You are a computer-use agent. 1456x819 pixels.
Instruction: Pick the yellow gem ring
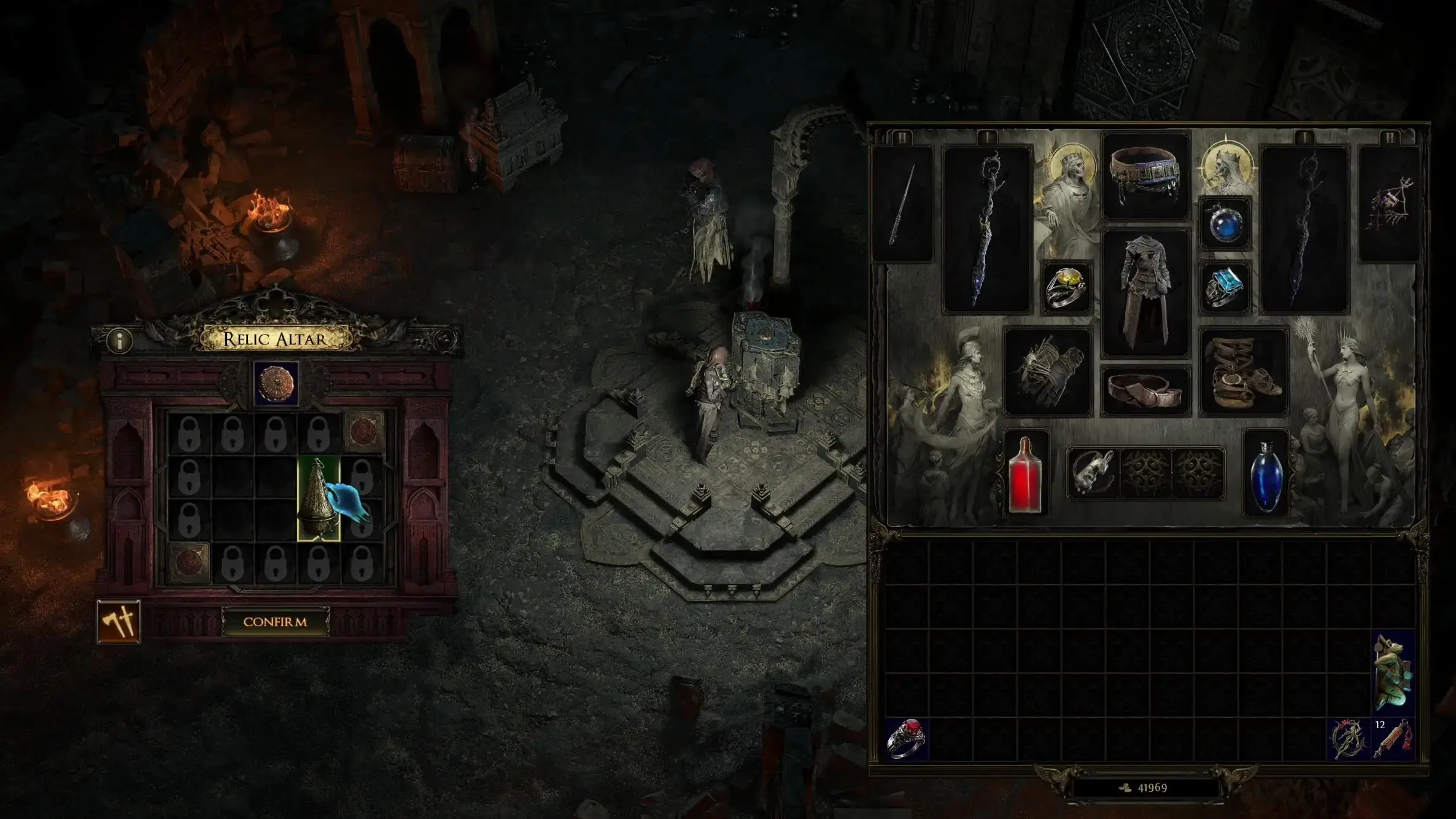coord(1067,287)
